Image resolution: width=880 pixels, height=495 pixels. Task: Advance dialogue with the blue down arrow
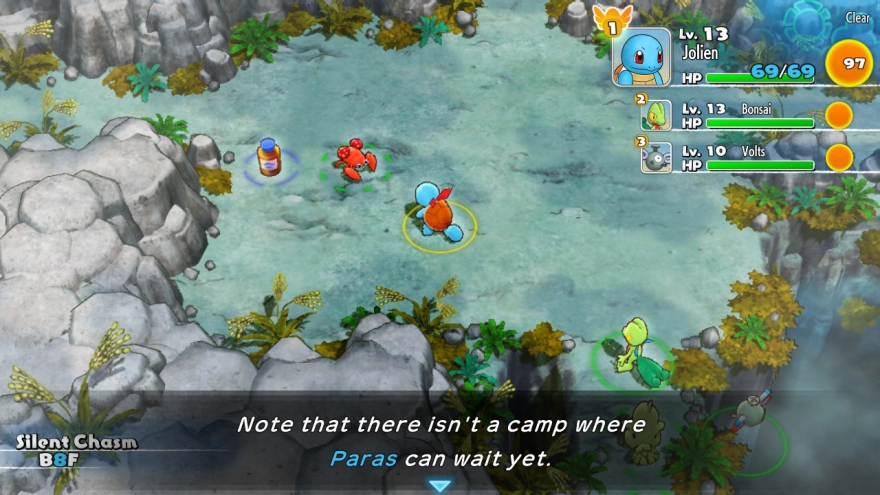(440, 485)
